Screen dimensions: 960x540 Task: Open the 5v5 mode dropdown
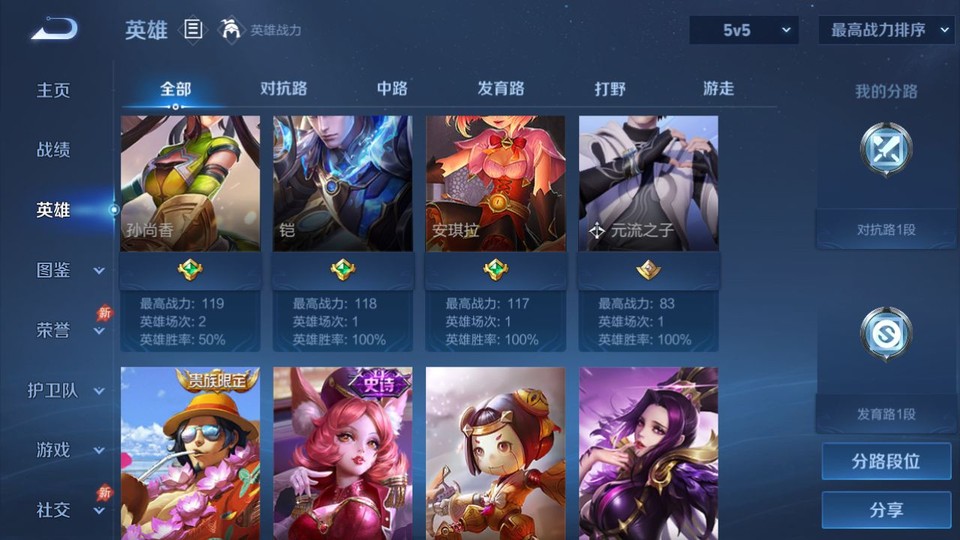(744, 30)
